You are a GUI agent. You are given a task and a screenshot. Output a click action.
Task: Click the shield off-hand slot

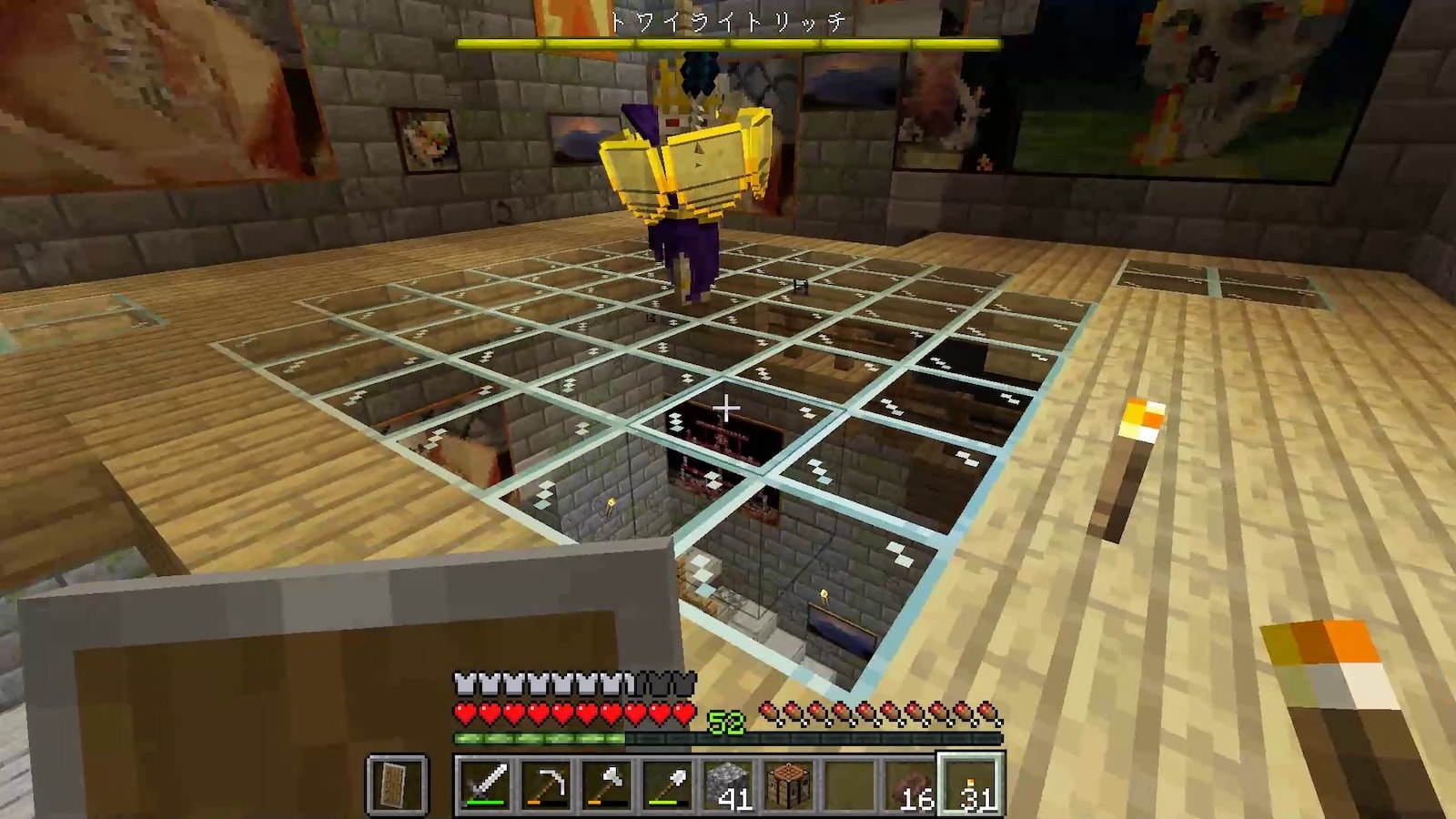(x=397, y=784)
